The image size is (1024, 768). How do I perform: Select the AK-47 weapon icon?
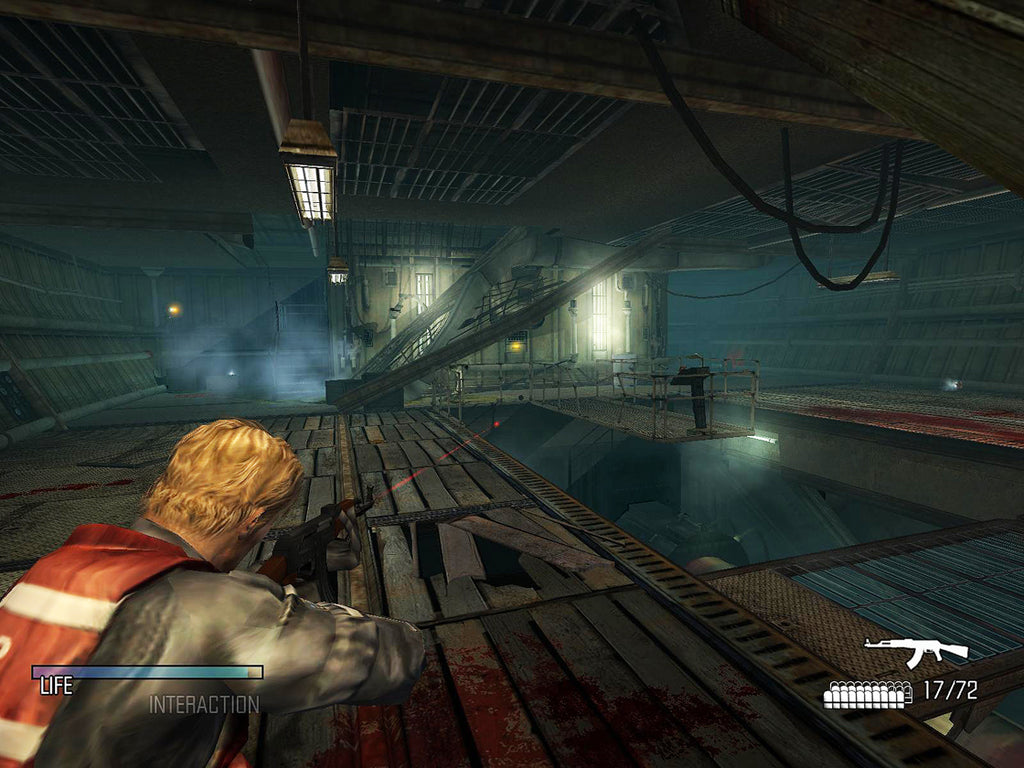click(x=916, y=653)
